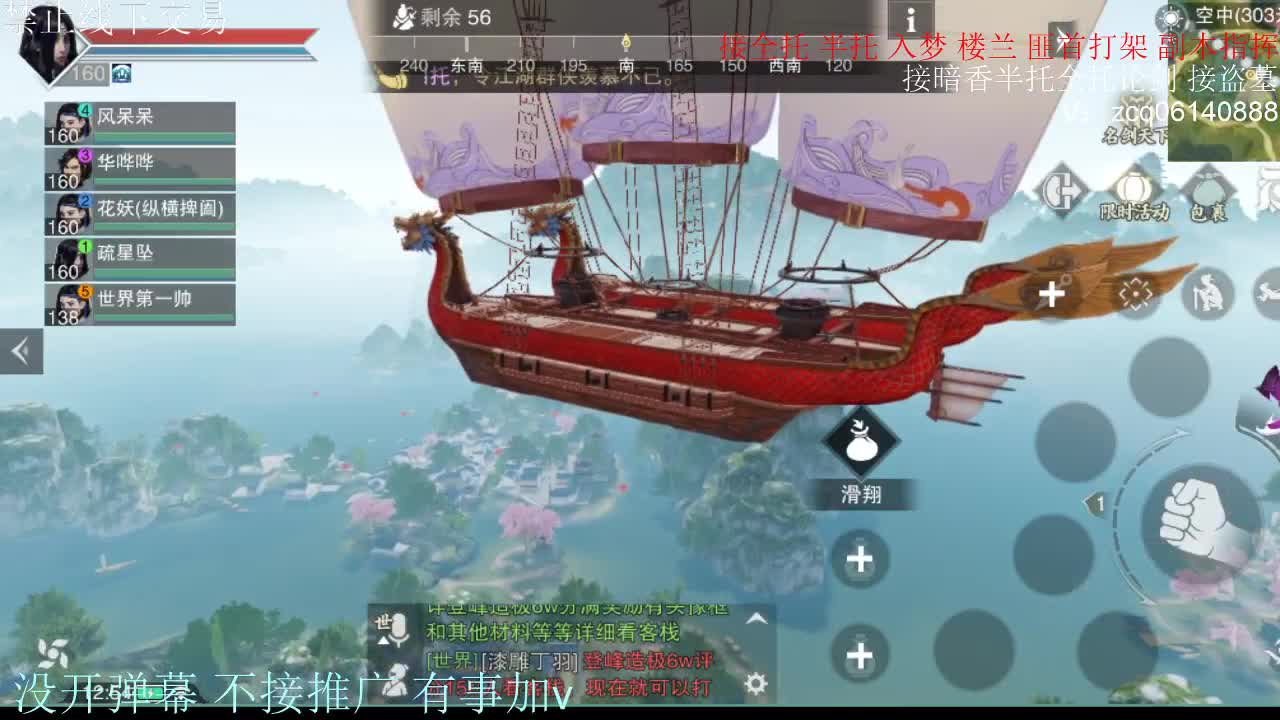Tap the crosshair target lock icon
The height and width of the screenshot is (720, 1280).
[1135, 293]
